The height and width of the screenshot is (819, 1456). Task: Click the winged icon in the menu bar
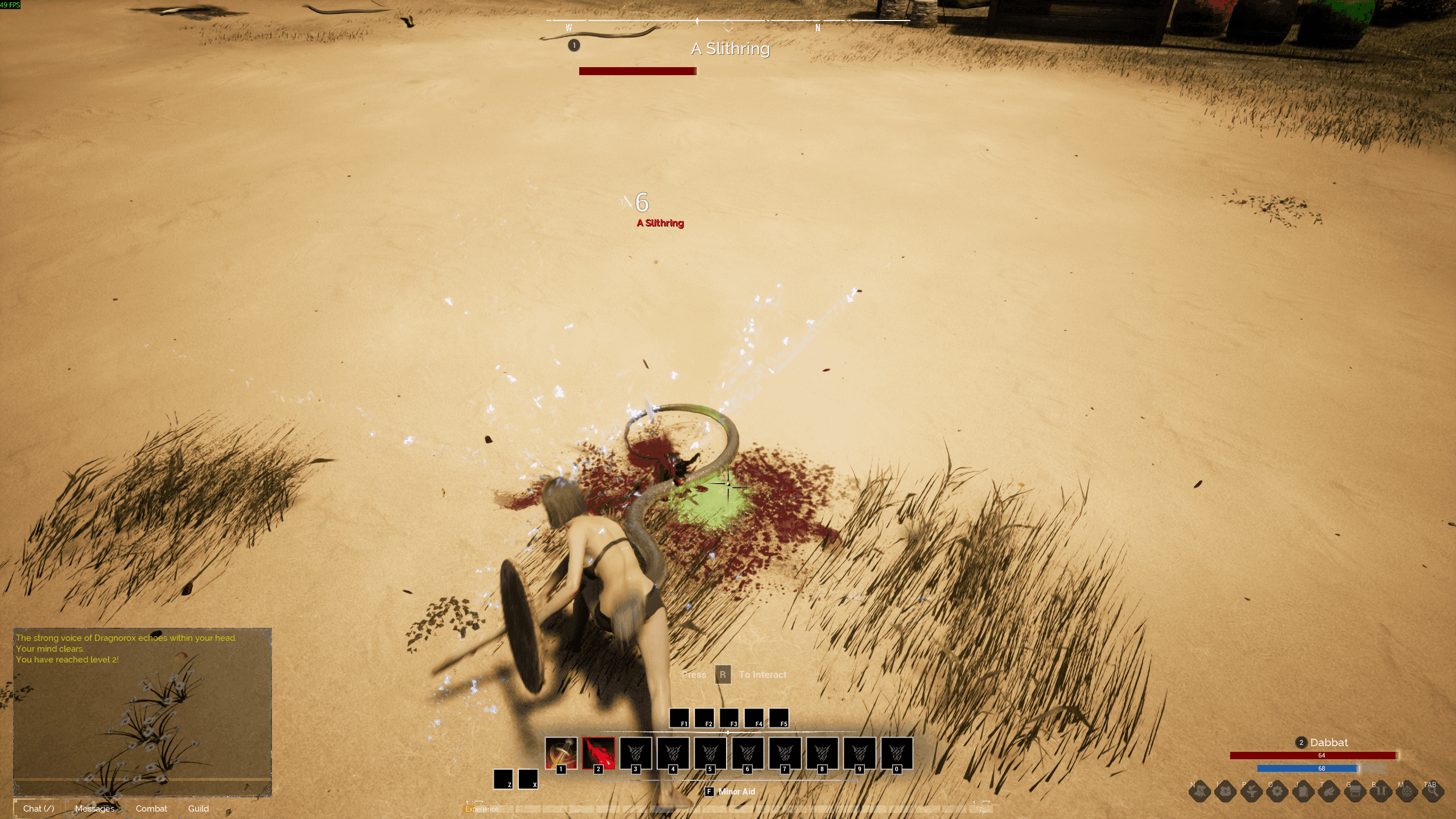coord(1329,791)
